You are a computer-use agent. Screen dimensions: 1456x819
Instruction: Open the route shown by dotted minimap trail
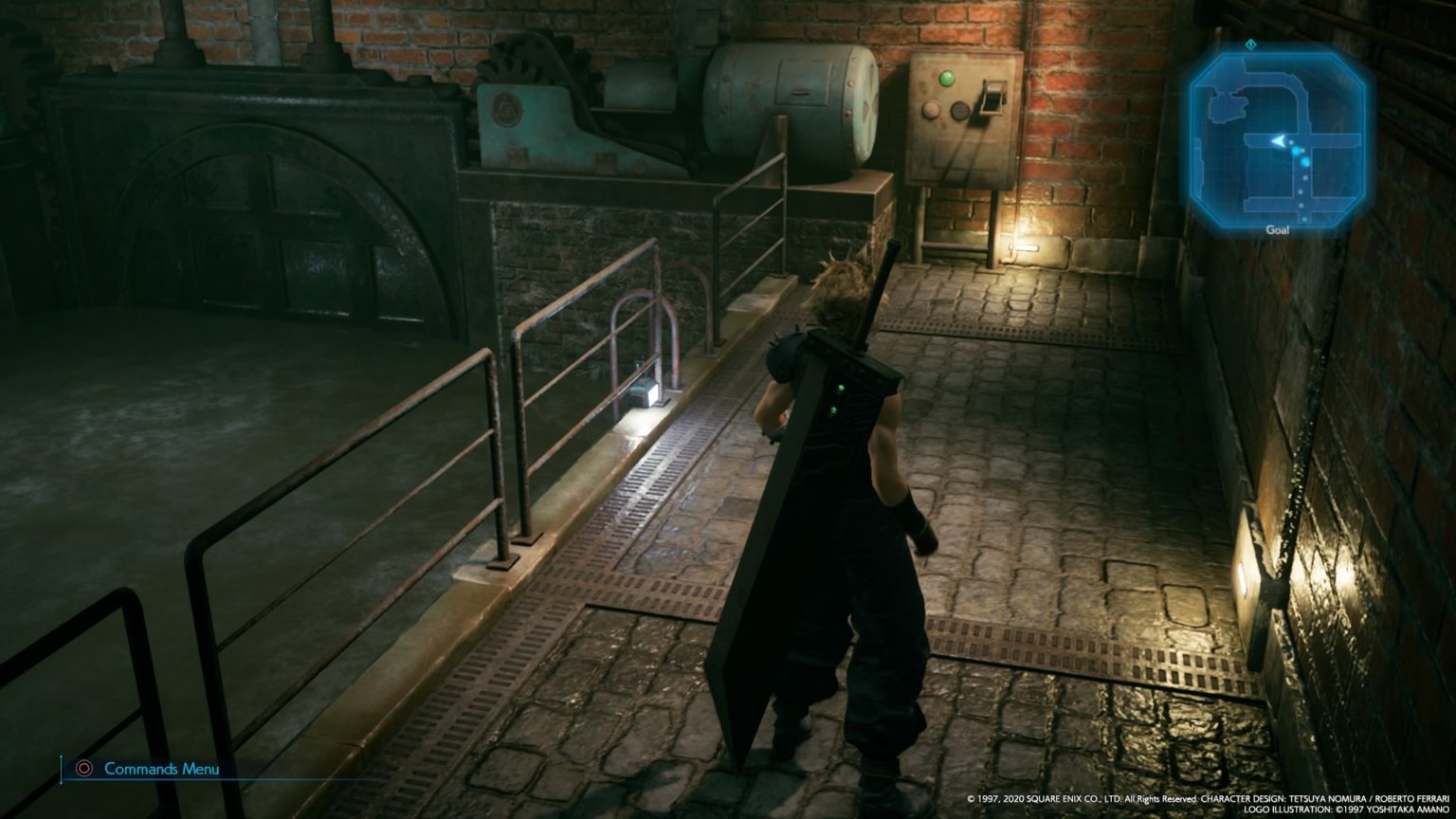[x=1301, y=190]
